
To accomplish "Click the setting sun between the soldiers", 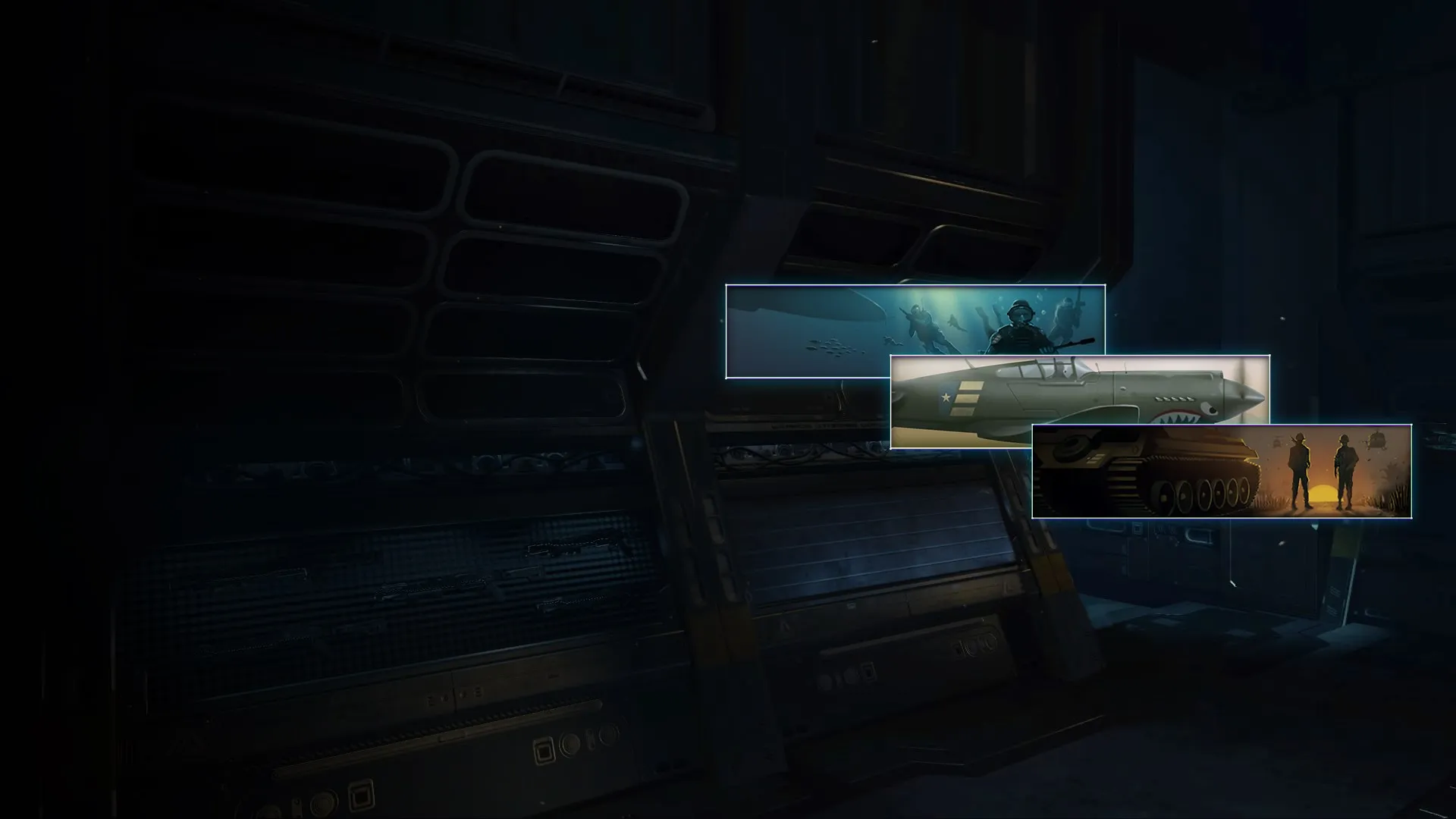I will click(x=1323, y=491).
